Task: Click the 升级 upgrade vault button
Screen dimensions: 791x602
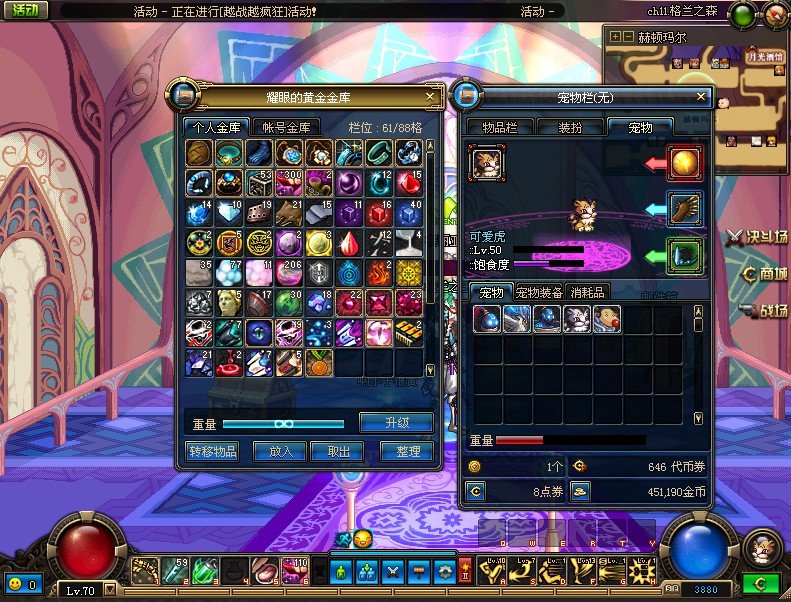Action: point(396,422)
